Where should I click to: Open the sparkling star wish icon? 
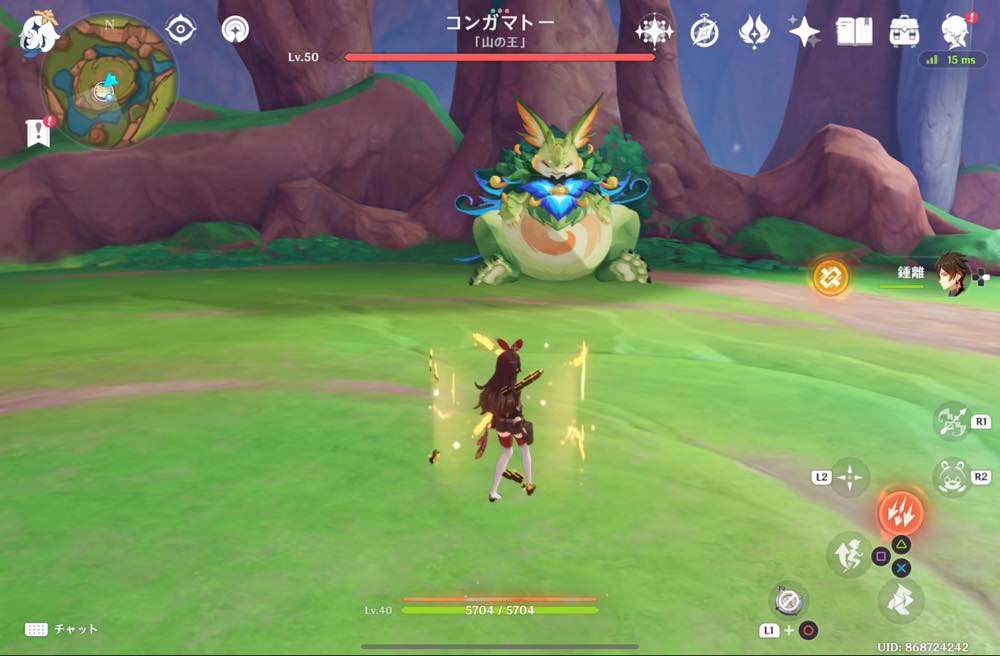pyautogui.click(x=804, y=32)
